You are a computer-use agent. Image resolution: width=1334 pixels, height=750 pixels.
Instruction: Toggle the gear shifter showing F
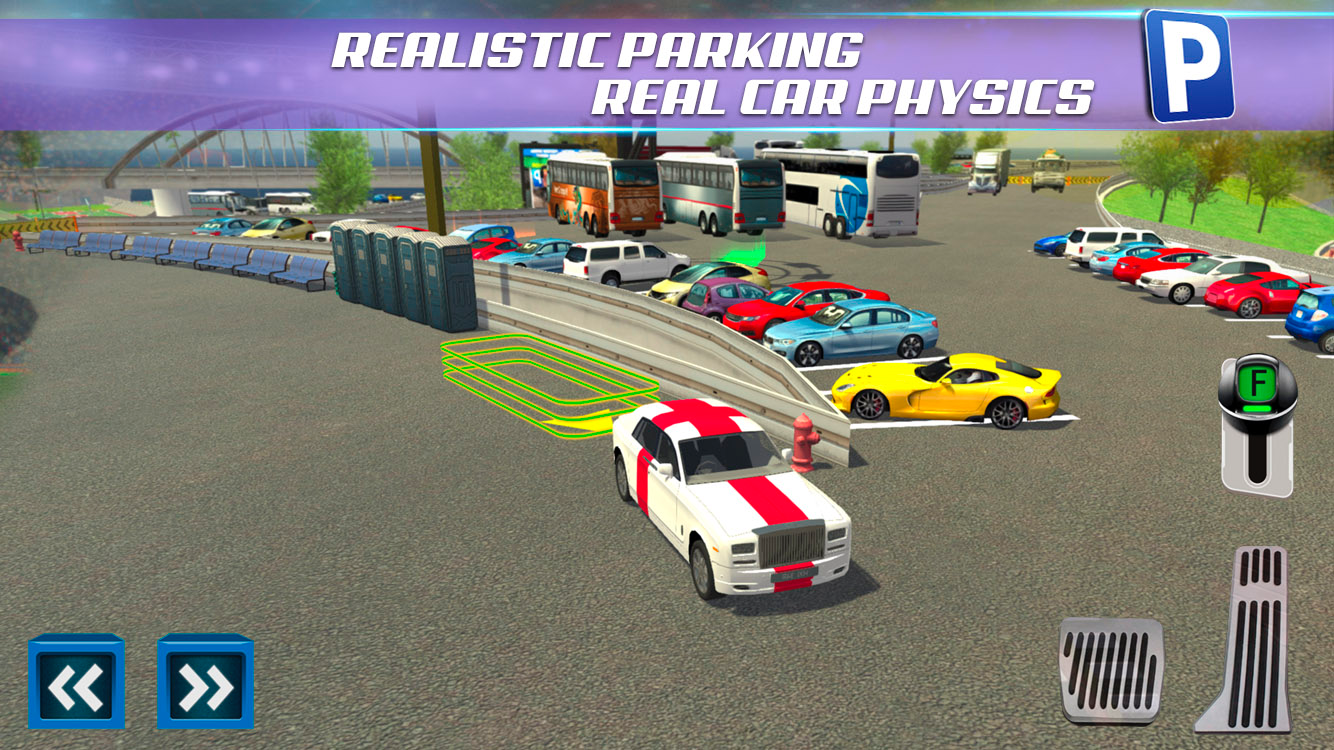click(1257, 424)
